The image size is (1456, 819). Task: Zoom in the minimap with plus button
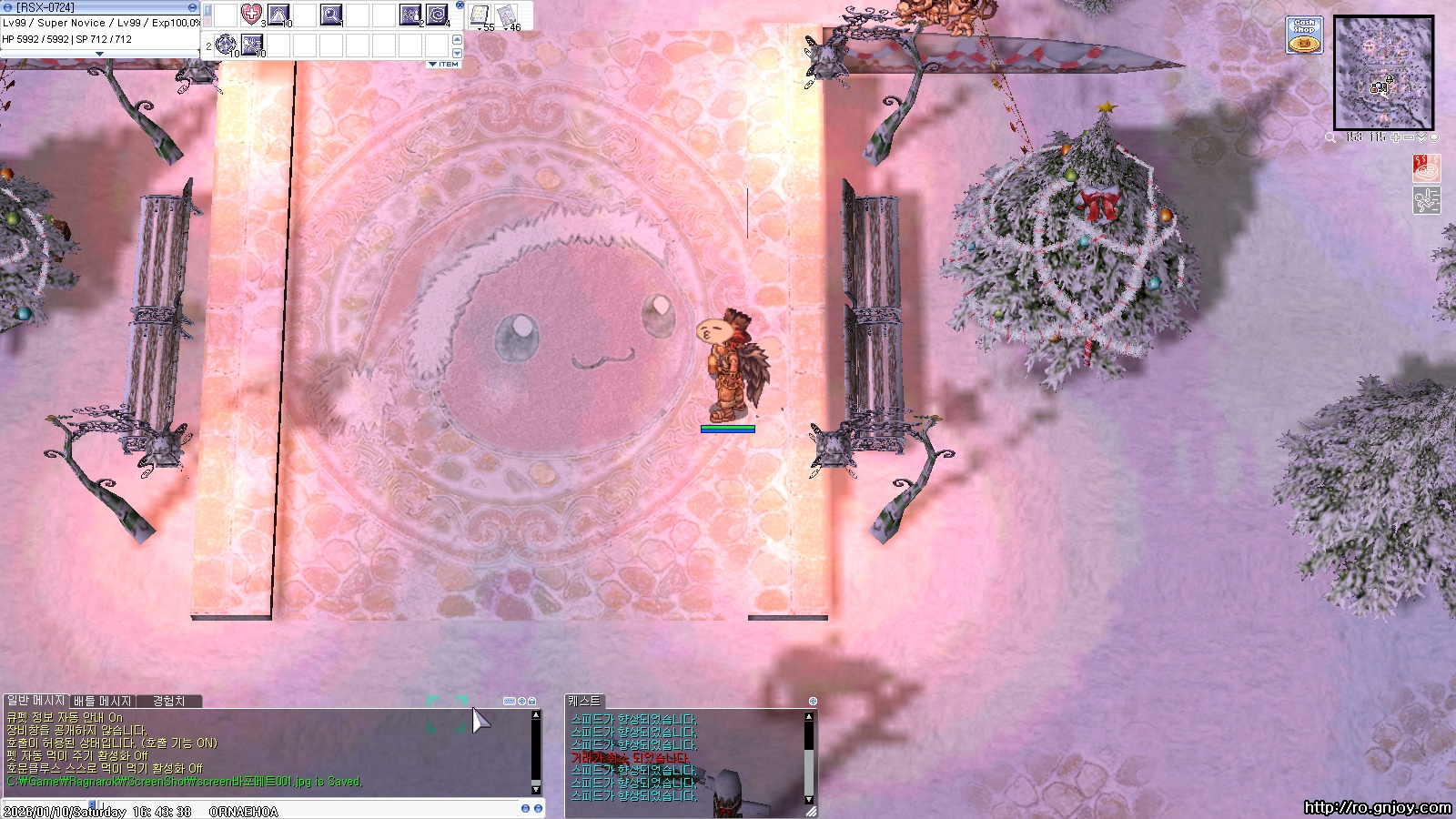click(x=1396, y=137)
